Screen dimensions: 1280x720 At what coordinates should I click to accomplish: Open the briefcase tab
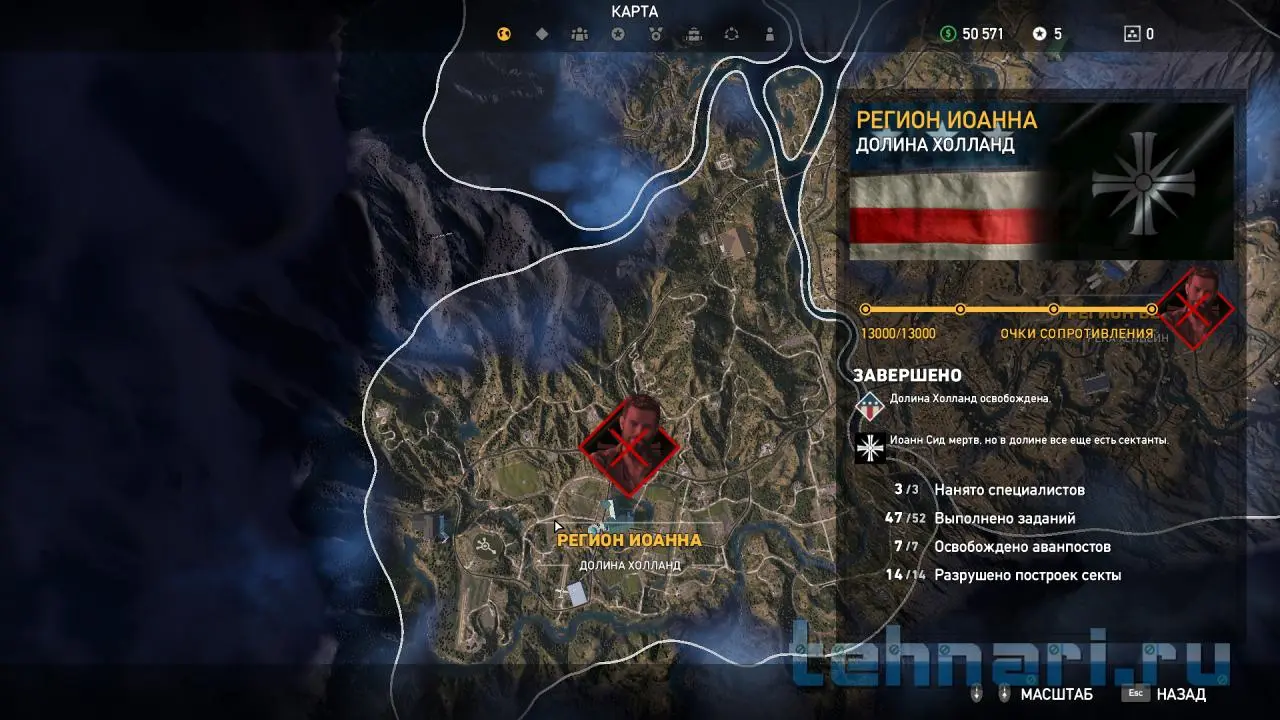694,34
